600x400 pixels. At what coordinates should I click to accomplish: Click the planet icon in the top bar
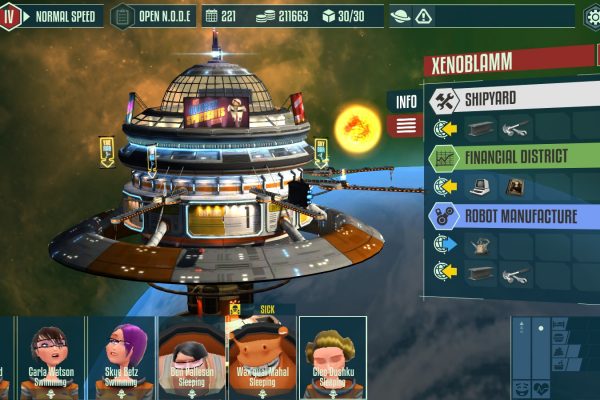(x=401, y=16)
